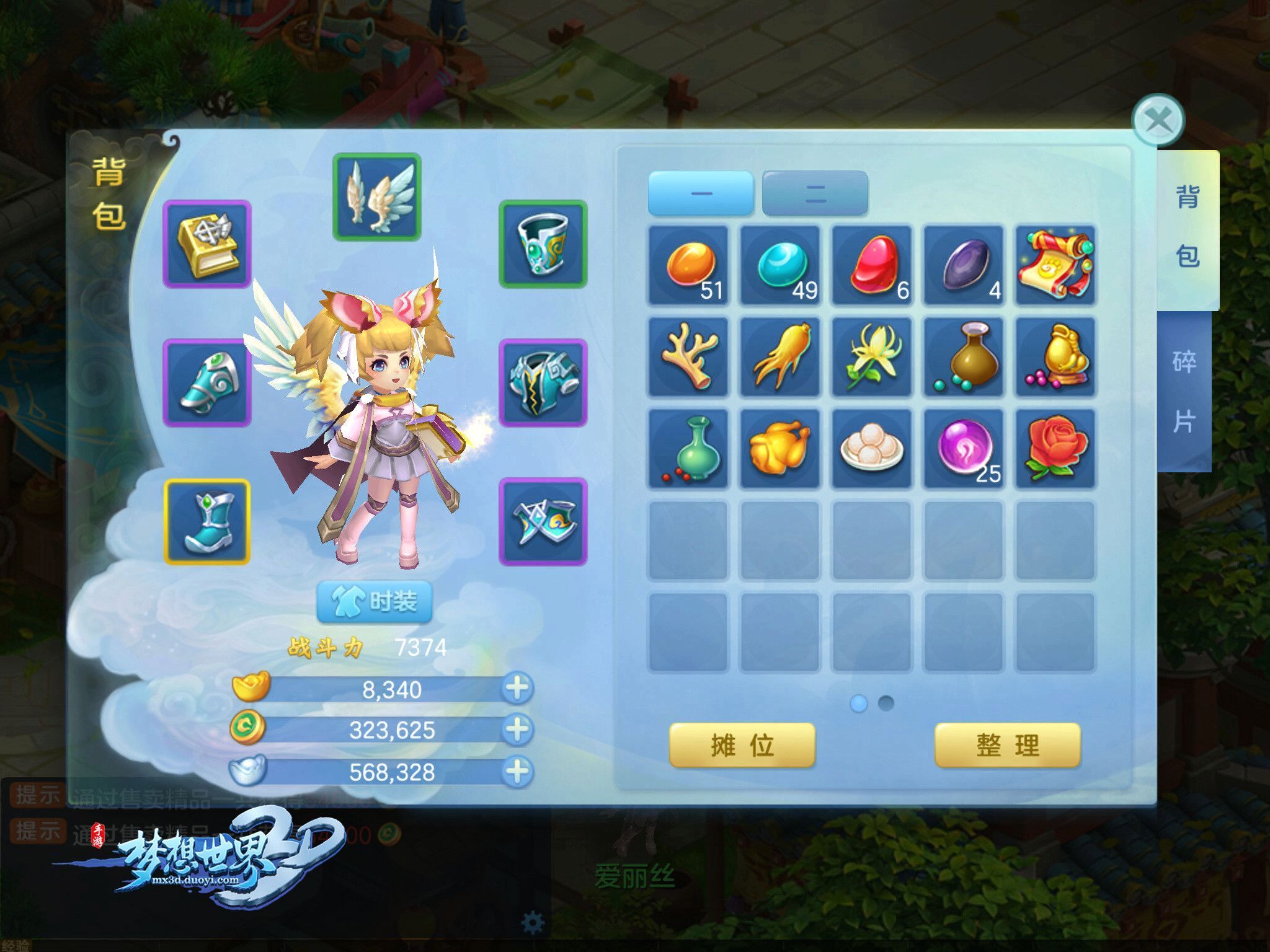Image resolution: width=1270 pixels, height=952 pixels.
Task: Add more silver ingots with plus button
Action: point(517,772)
